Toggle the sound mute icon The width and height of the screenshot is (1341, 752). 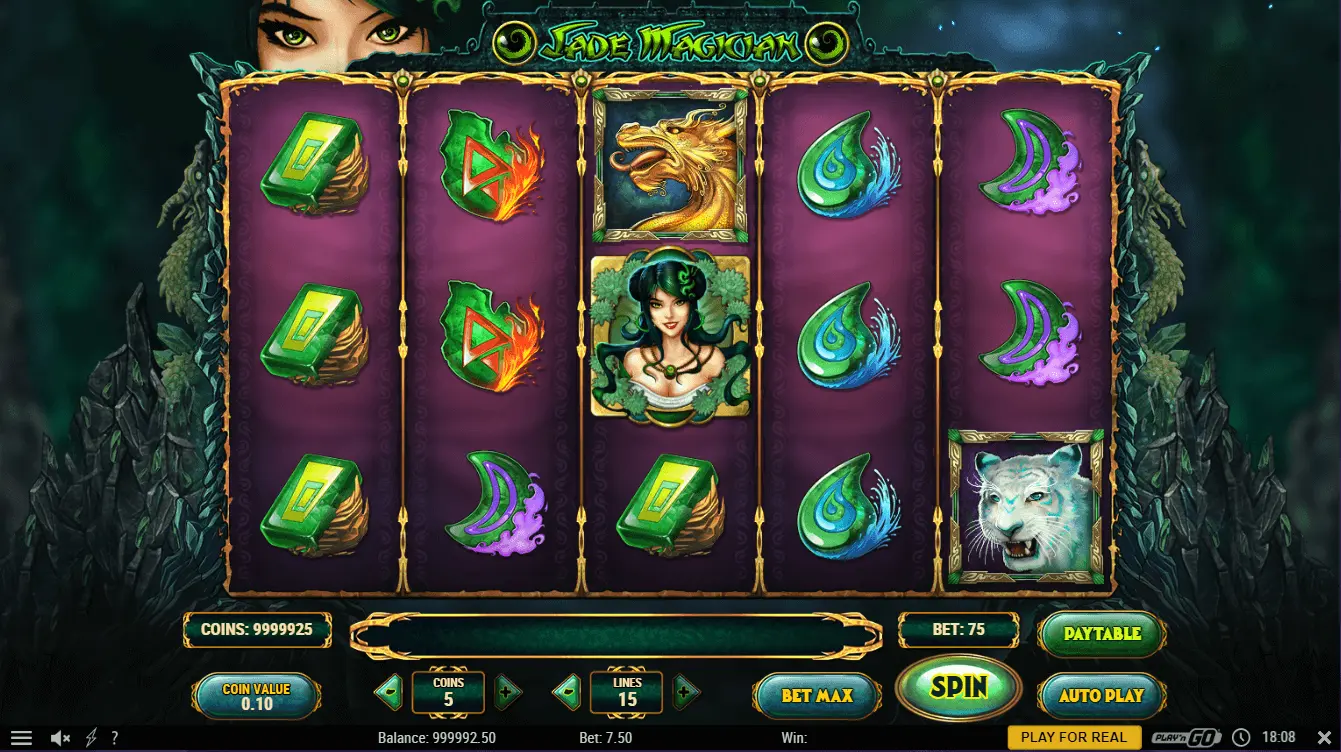(x=60, y=738)
